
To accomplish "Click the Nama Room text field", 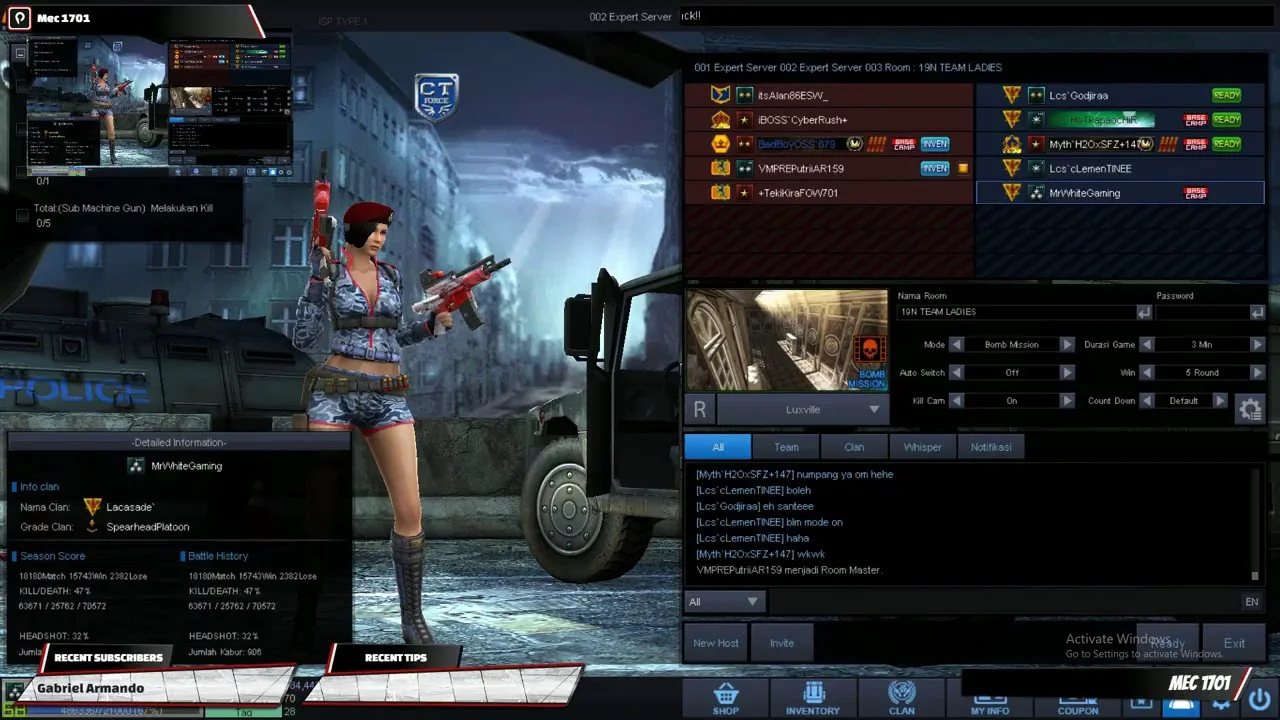I will click(1015, 312).
